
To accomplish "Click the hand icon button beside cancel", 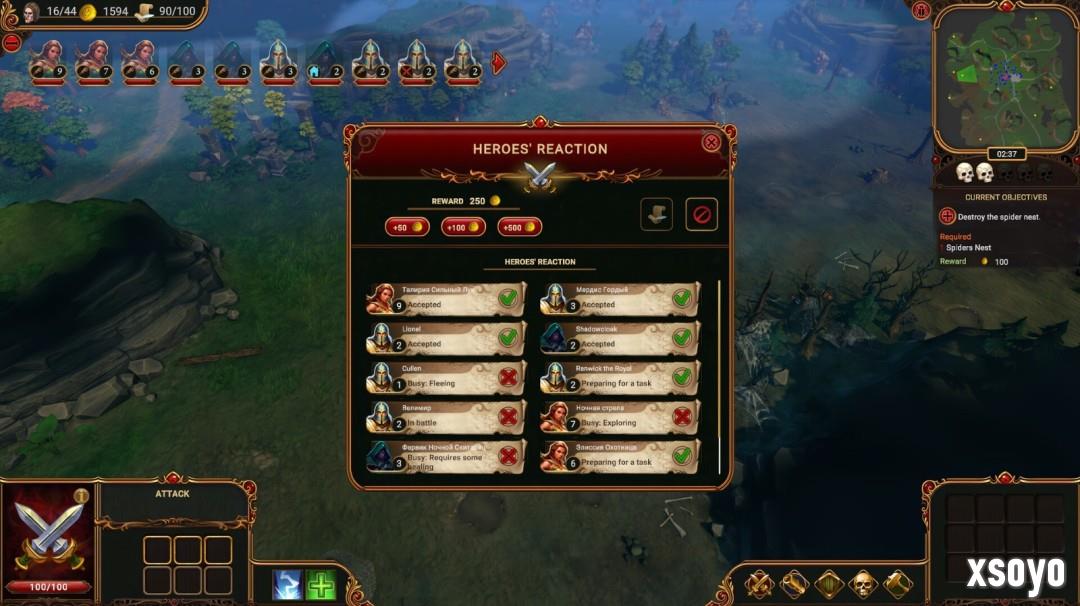I will pos(656,214).
